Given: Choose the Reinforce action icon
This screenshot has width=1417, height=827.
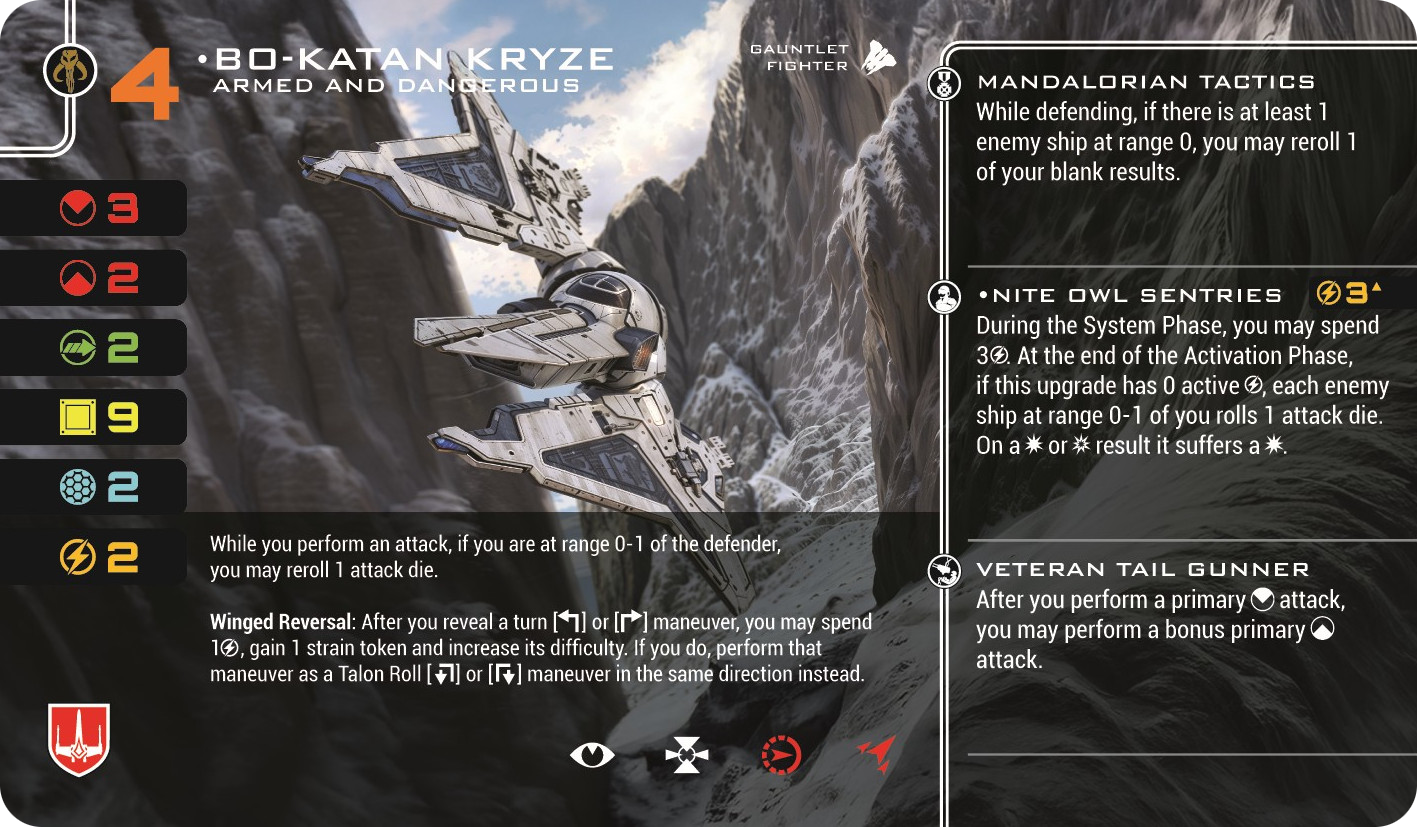Looking at the screenshot, I should tap(687, 755).
